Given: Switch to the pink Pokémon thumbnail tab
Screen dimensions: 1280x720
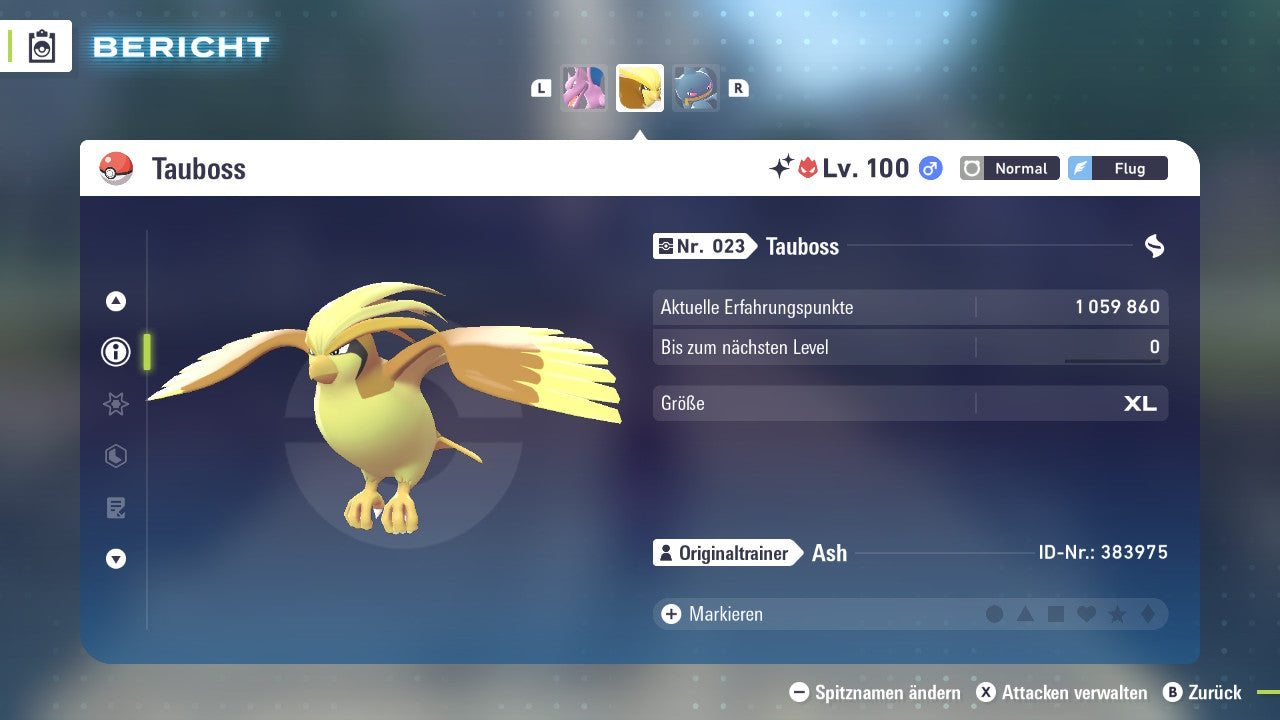Looking at the screenshot, I should click(x=585, y=88).
